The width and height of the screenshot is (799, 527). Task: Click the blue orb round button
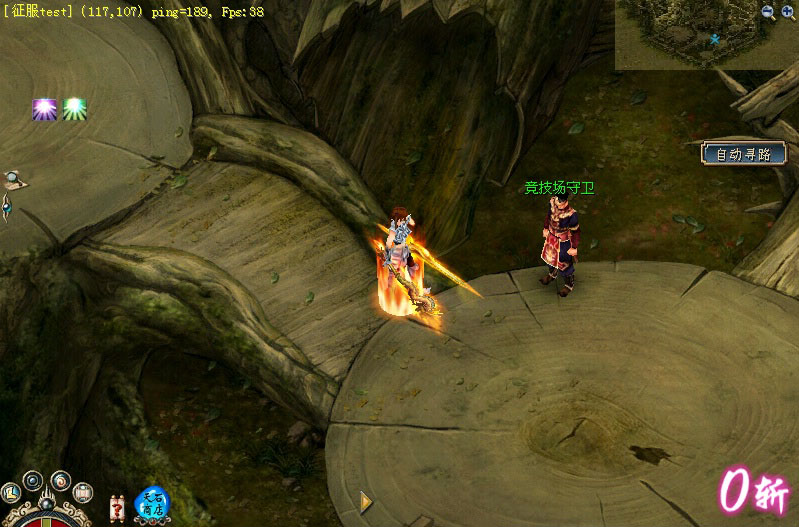(x=34, y=480)
